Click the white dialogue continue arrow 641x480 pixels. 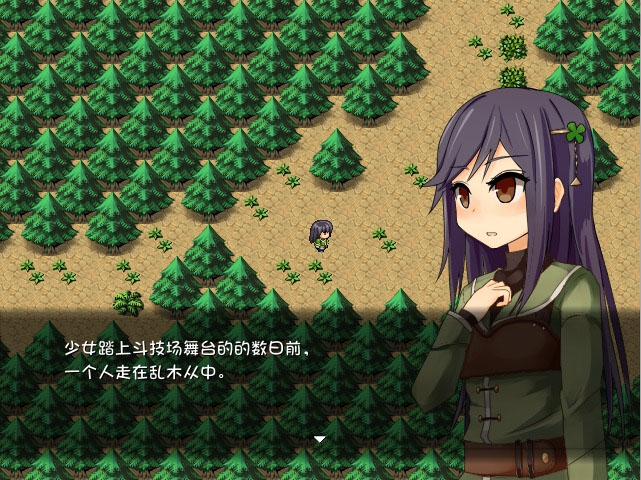pos(320,439)
